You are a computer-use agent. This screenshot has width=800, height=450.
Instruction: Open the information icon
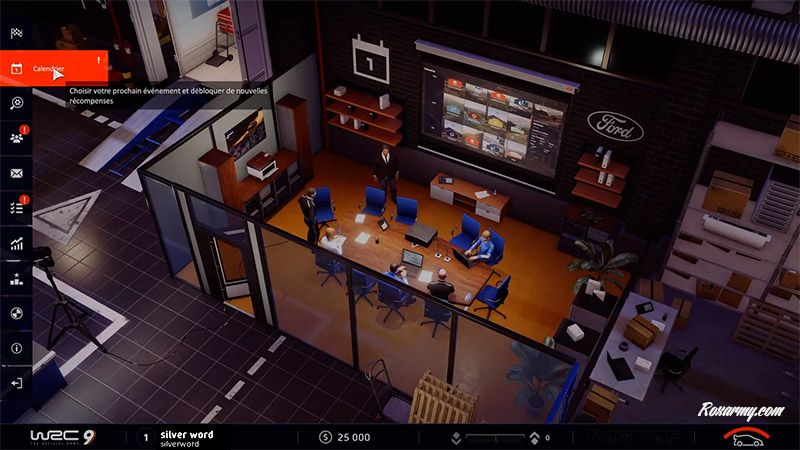16,348
